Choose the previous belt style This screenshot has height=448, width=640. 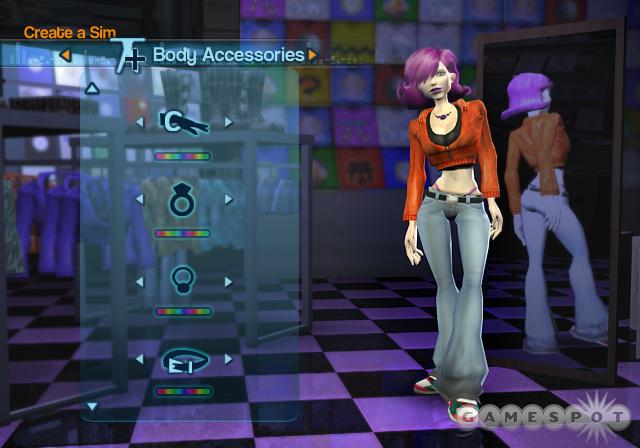coord(139,358)
